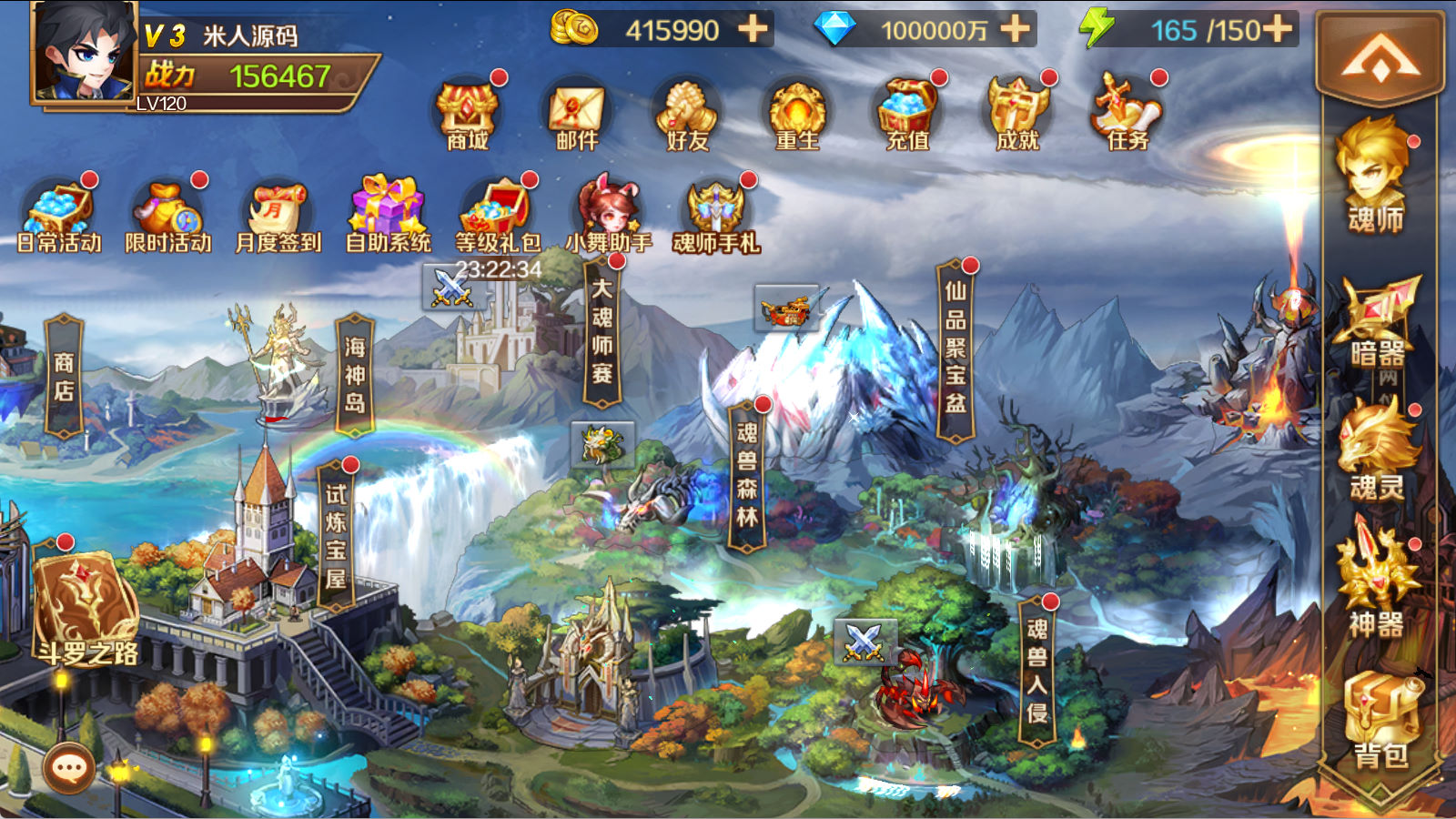Open the 背包 backpack
The width and height of the screenshot is (1456, 819).
(1380, 719)
